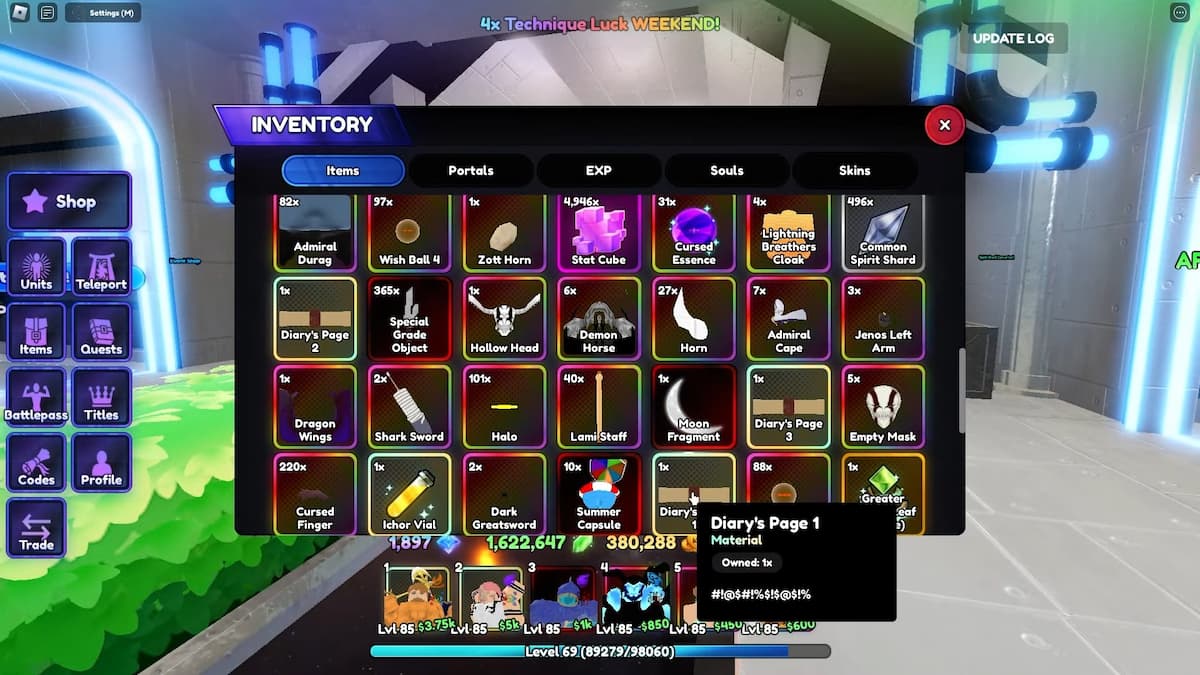Open the Trade menu

click(36, 528)
